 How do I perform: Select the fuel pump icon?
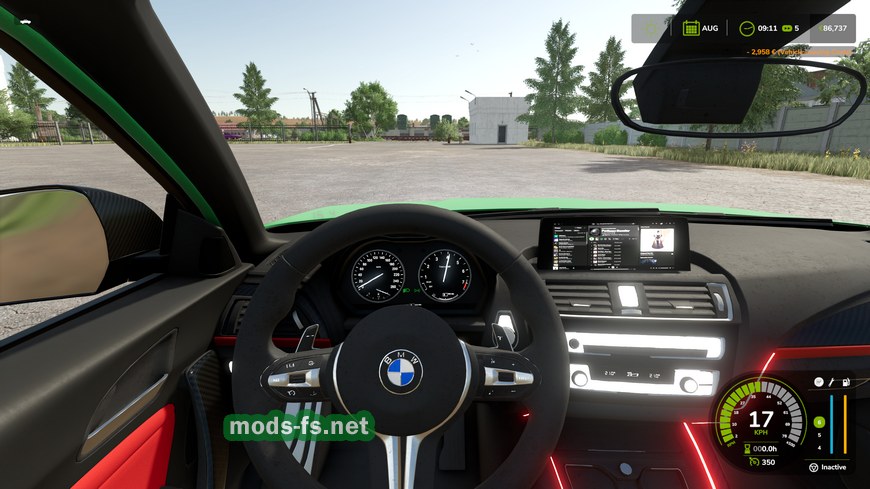coord(846,383)
